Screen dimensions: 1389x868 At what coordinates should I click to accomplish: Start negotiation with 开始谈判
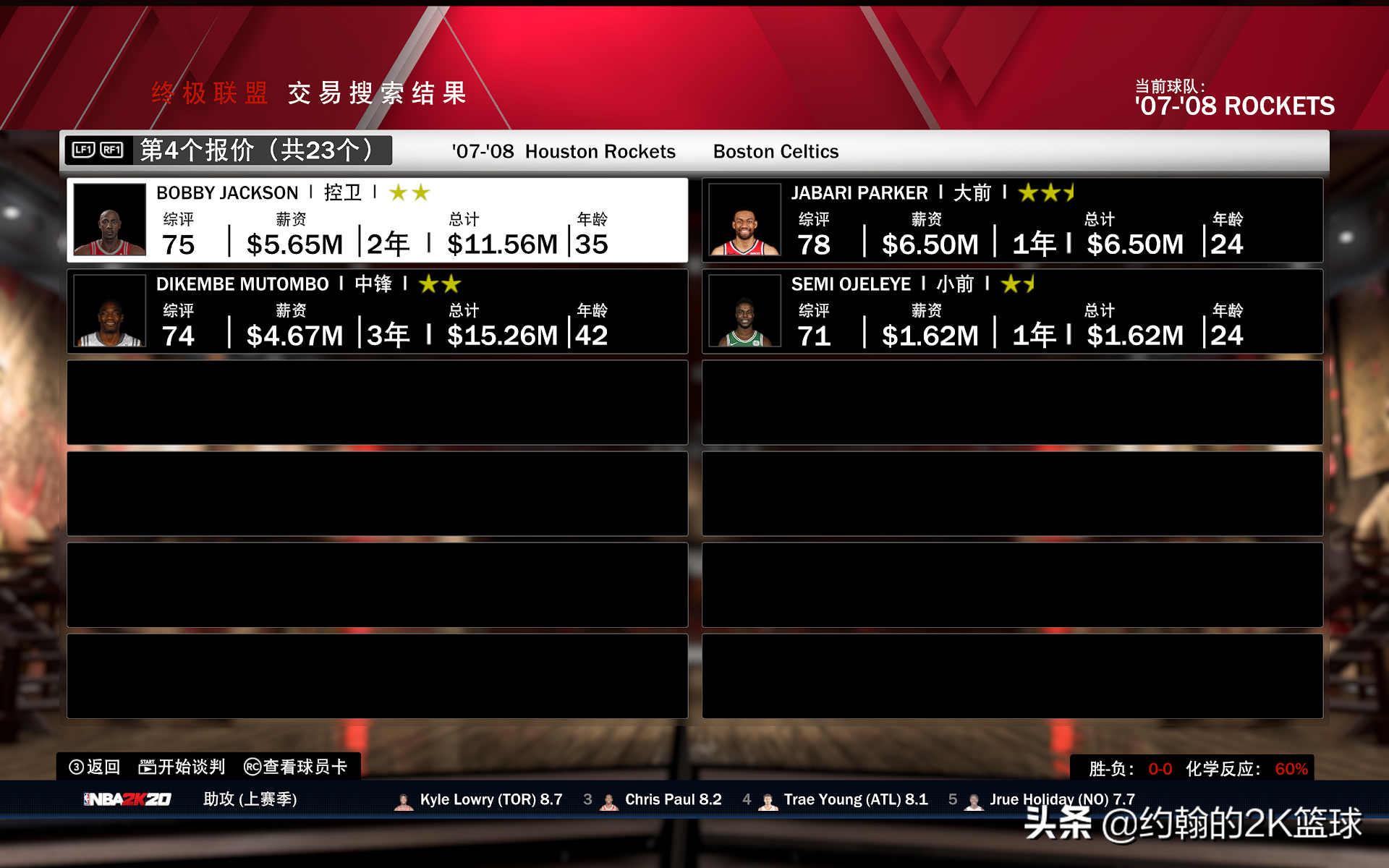coord(182,767)
